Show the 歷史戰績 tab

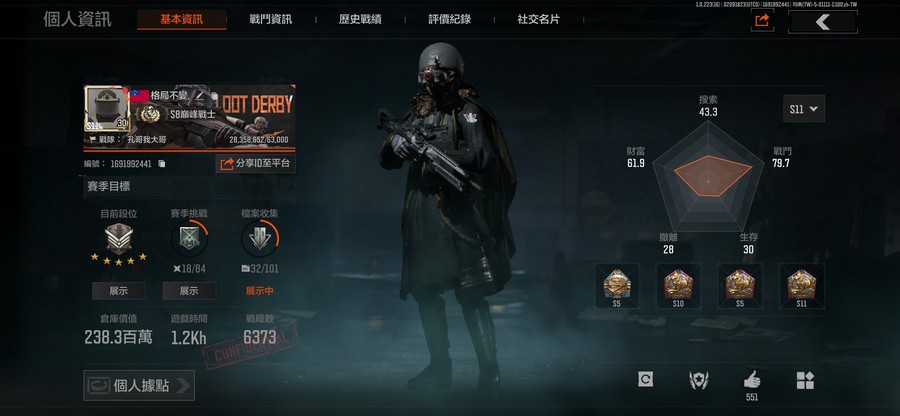(x=359, y=19)
